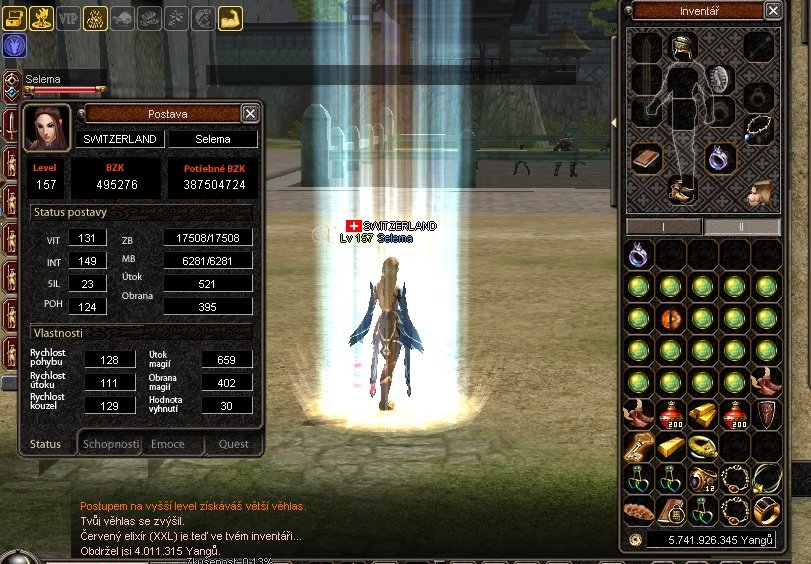The image size is (811, 564).
Task: Close the Inventář inventory window
Action: 773,10
